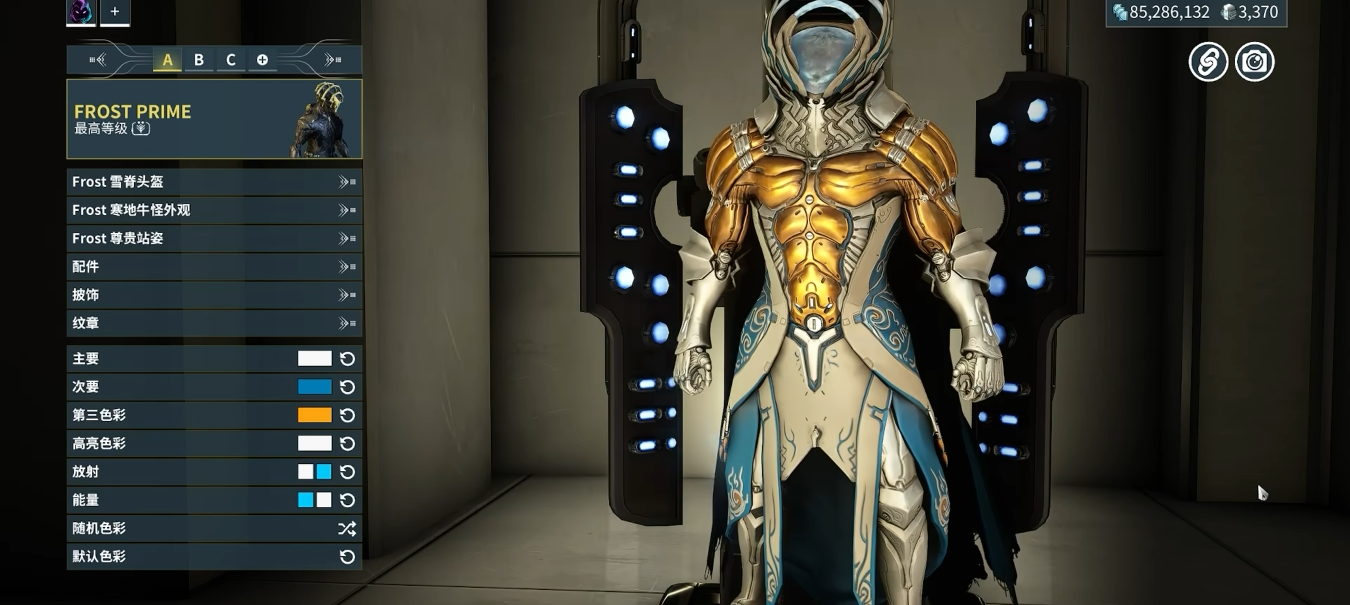Edit the orange 第三色彩 tertiary color swatch
The height and width of the screenshot is (605, 1350).
click(314, 415)
